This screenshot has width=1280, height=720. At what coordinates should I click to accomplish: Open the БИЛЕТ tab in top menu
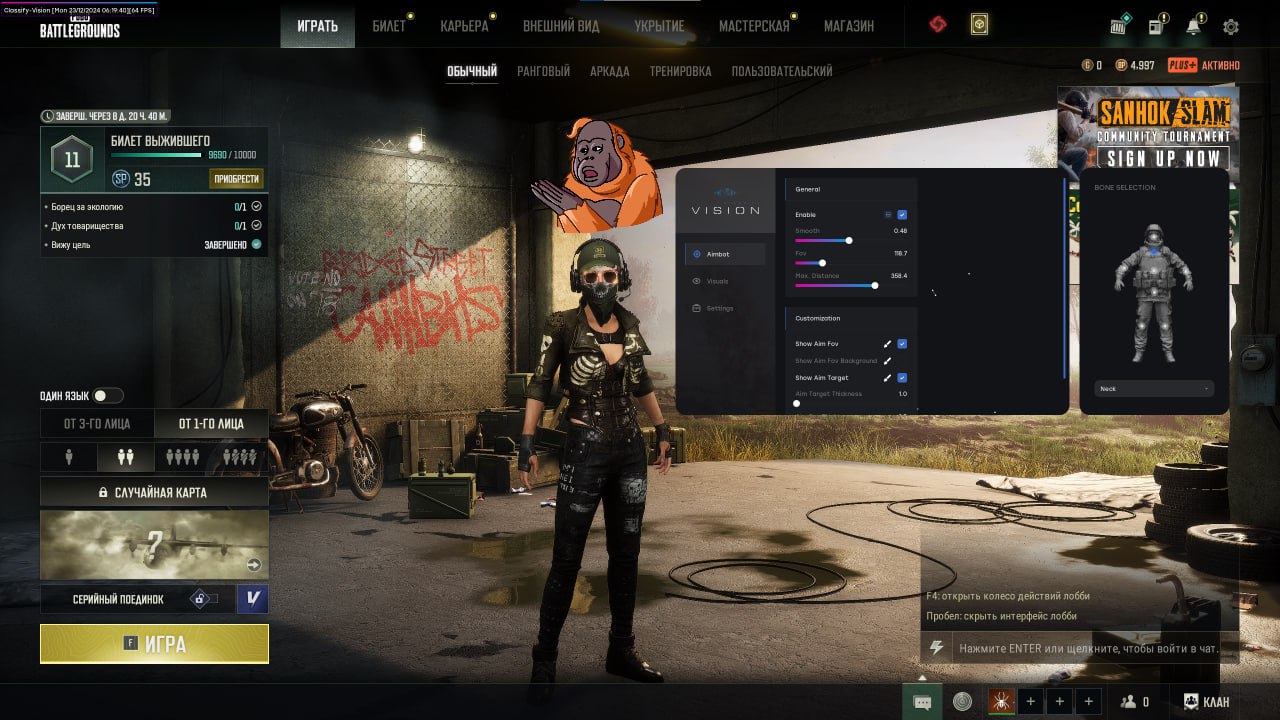point(389,26)
